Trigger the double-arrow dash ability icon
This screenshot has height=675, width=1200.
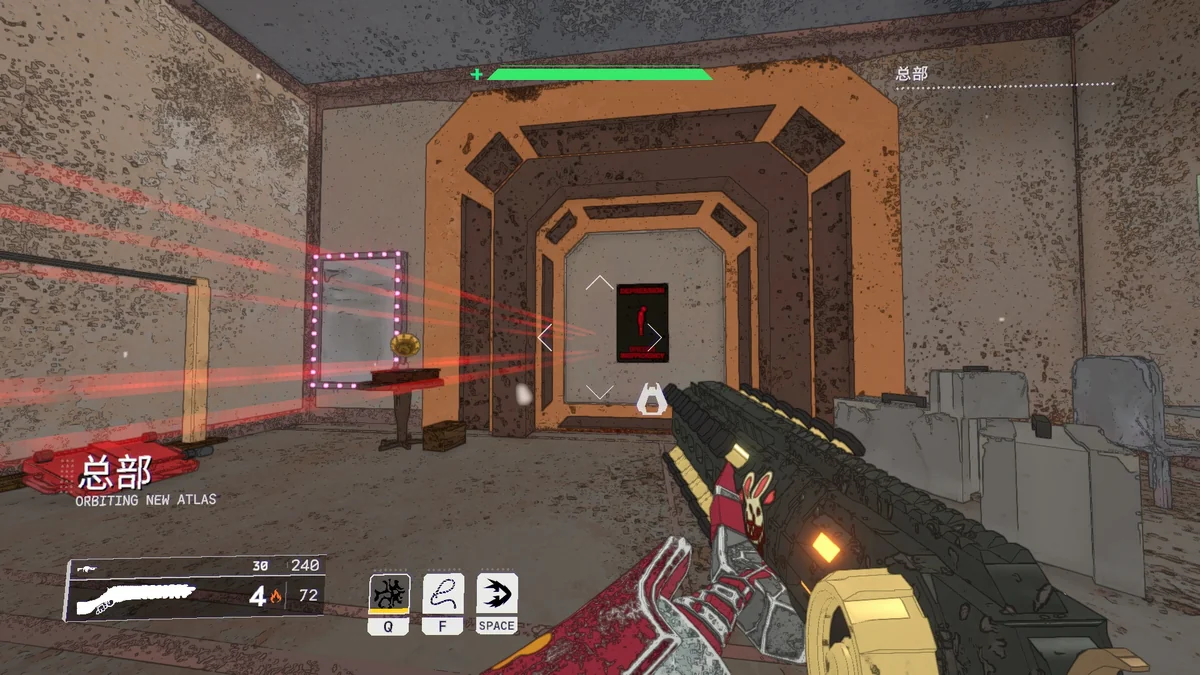(496, 593)
